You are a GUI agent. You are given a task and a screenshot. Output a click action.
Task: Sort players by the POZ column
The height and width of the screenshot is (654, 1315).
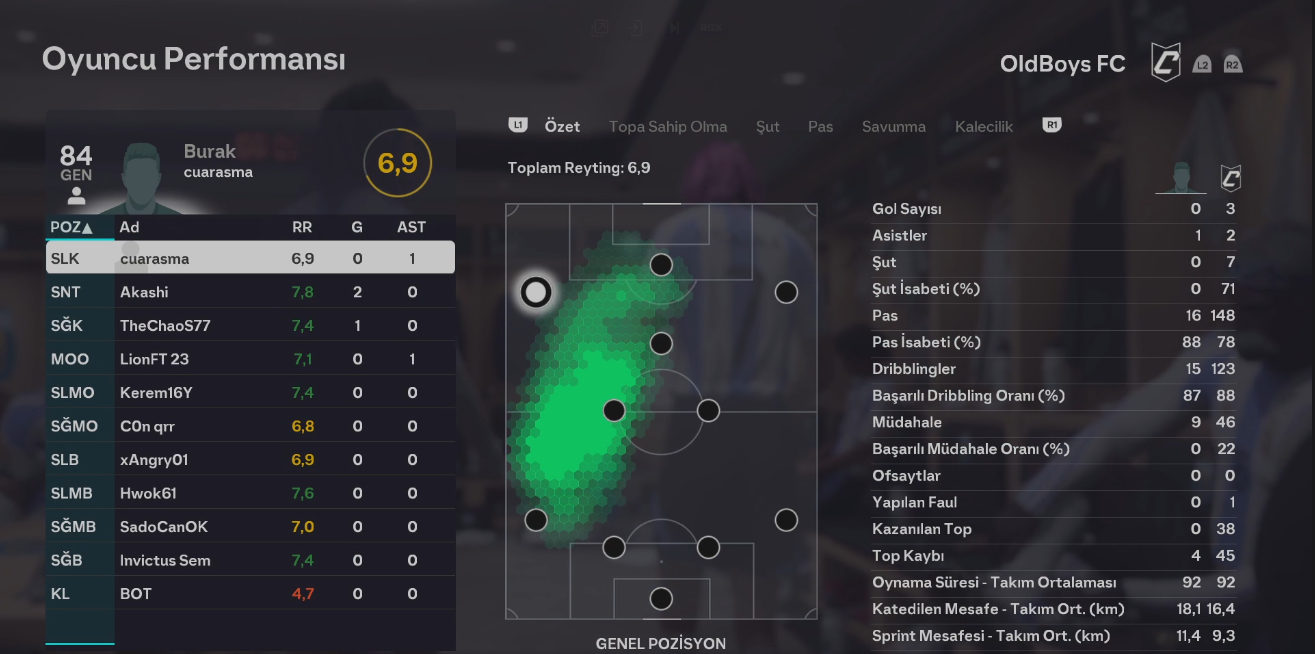(71, 228)
